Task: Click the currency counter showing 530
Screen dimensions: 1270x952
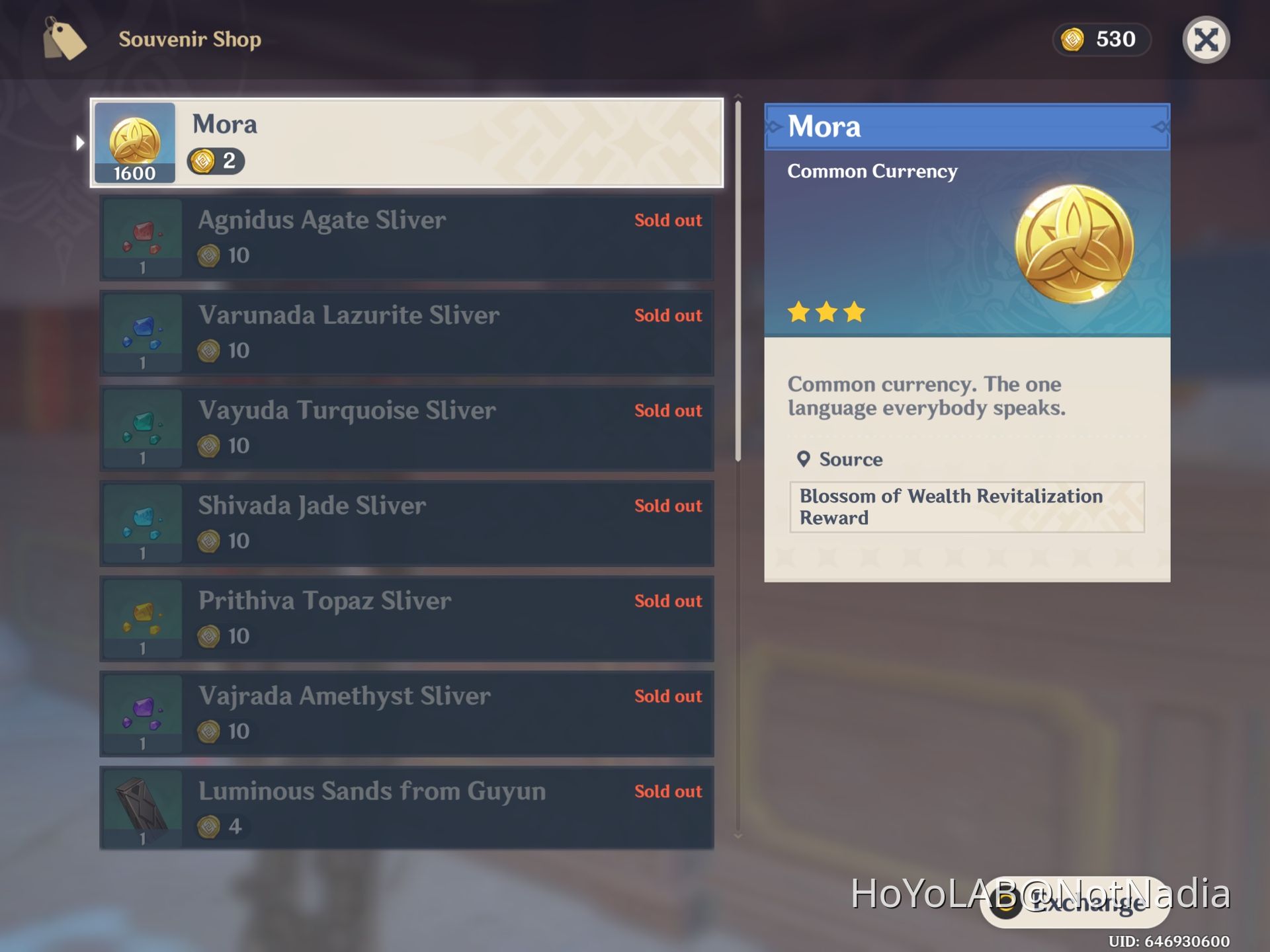Action: 1101,40
